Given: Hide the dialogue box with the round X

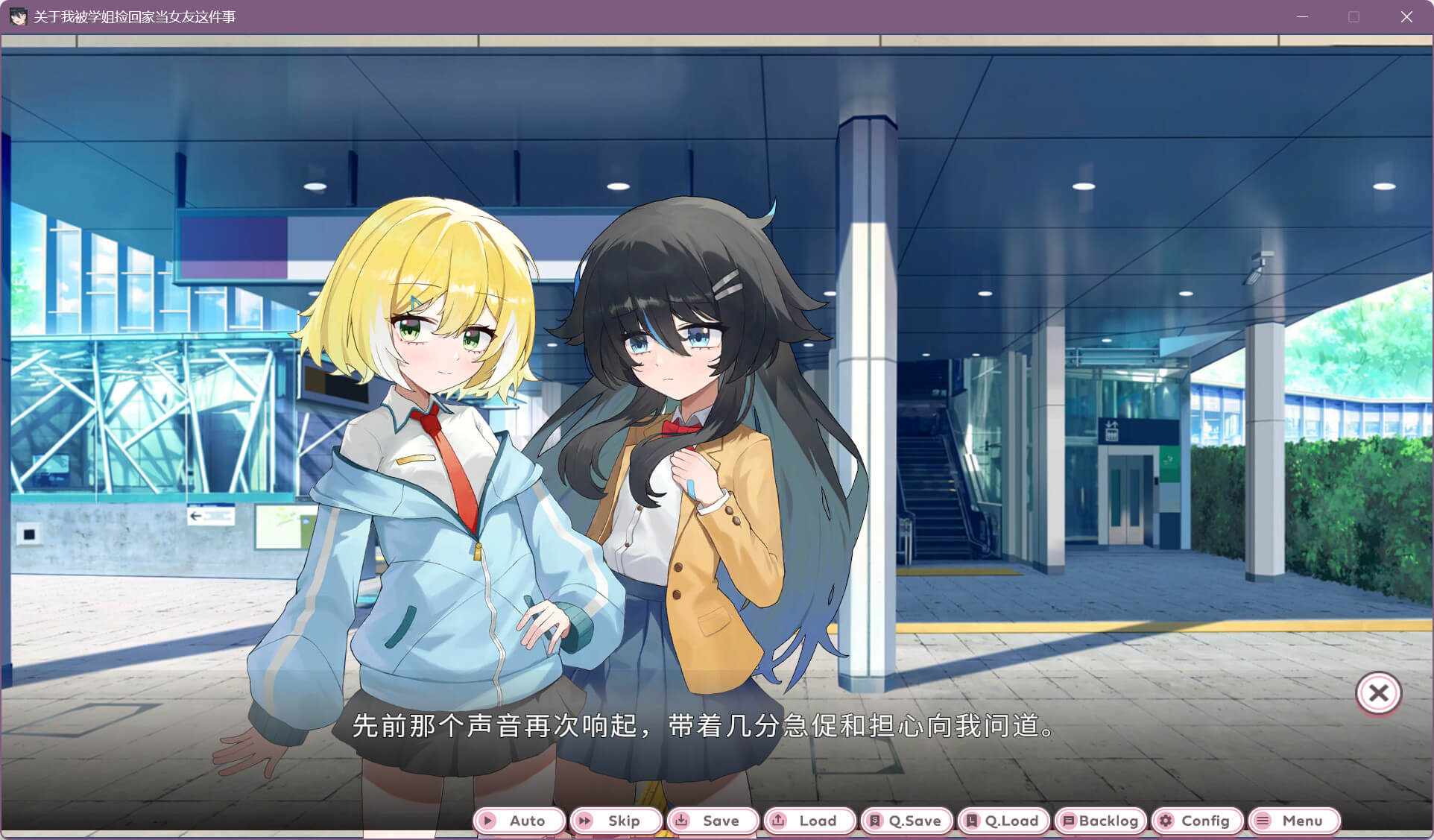Looking at the screenshot, I should [x=1378, y=693].
